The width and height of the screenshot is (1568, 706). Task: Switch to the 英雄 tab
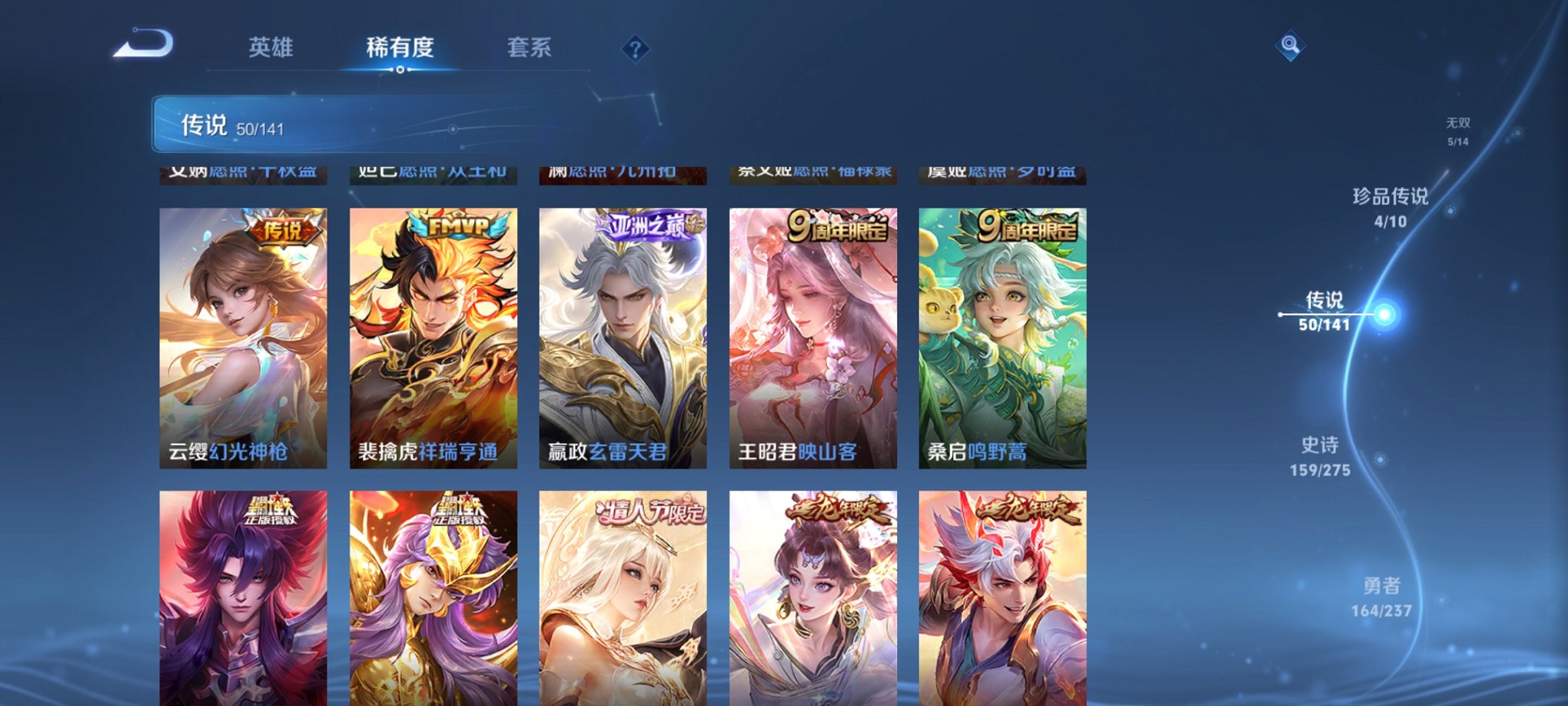pyautogui.click(x=271, y=48)
